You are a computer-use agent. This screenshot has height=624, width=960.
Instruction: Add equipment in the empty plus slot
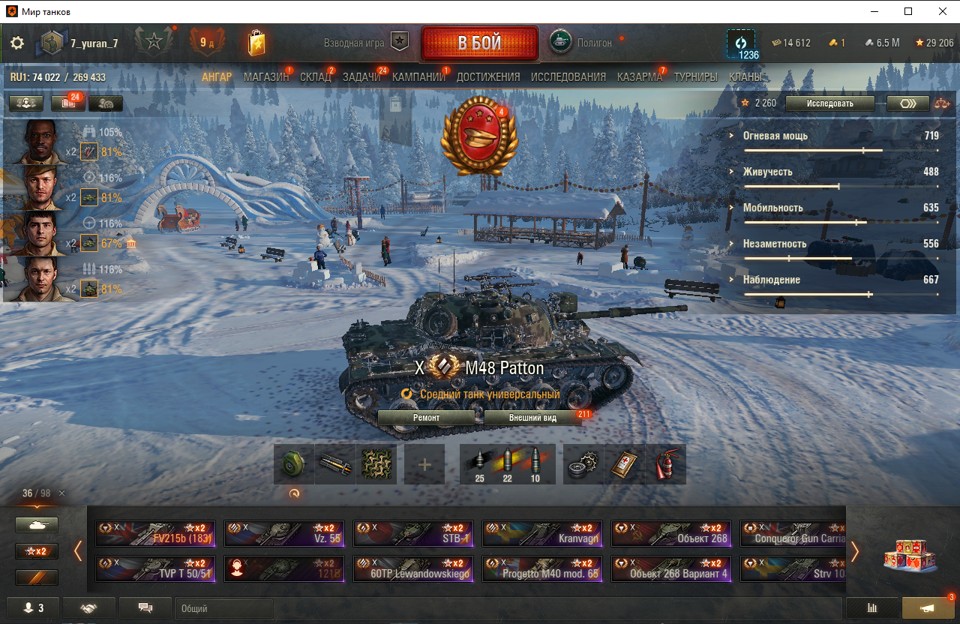pos(424,465)
